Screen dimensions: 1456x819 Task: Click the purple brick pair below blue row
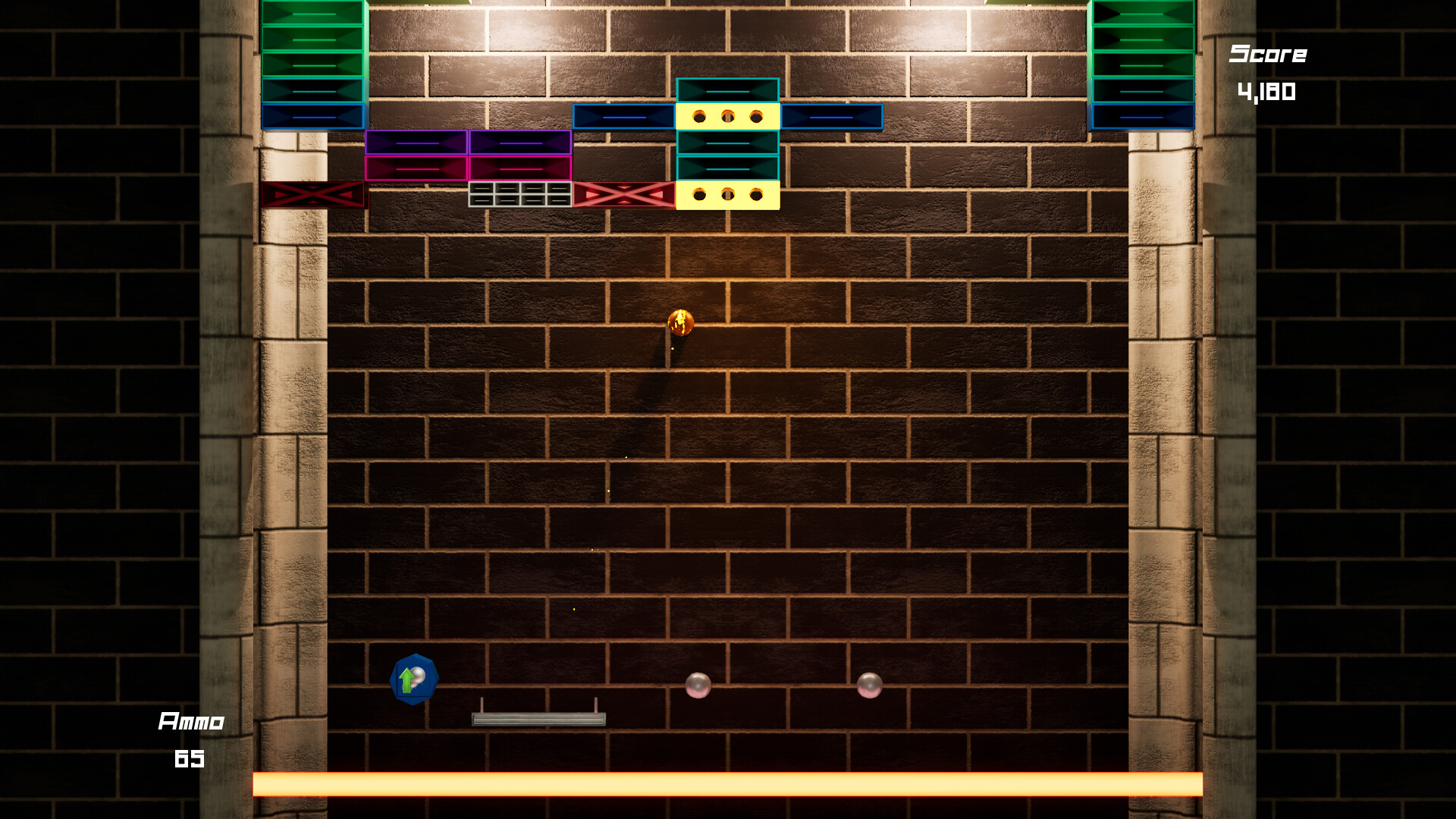pyautogui.click(x=466, y=143)
